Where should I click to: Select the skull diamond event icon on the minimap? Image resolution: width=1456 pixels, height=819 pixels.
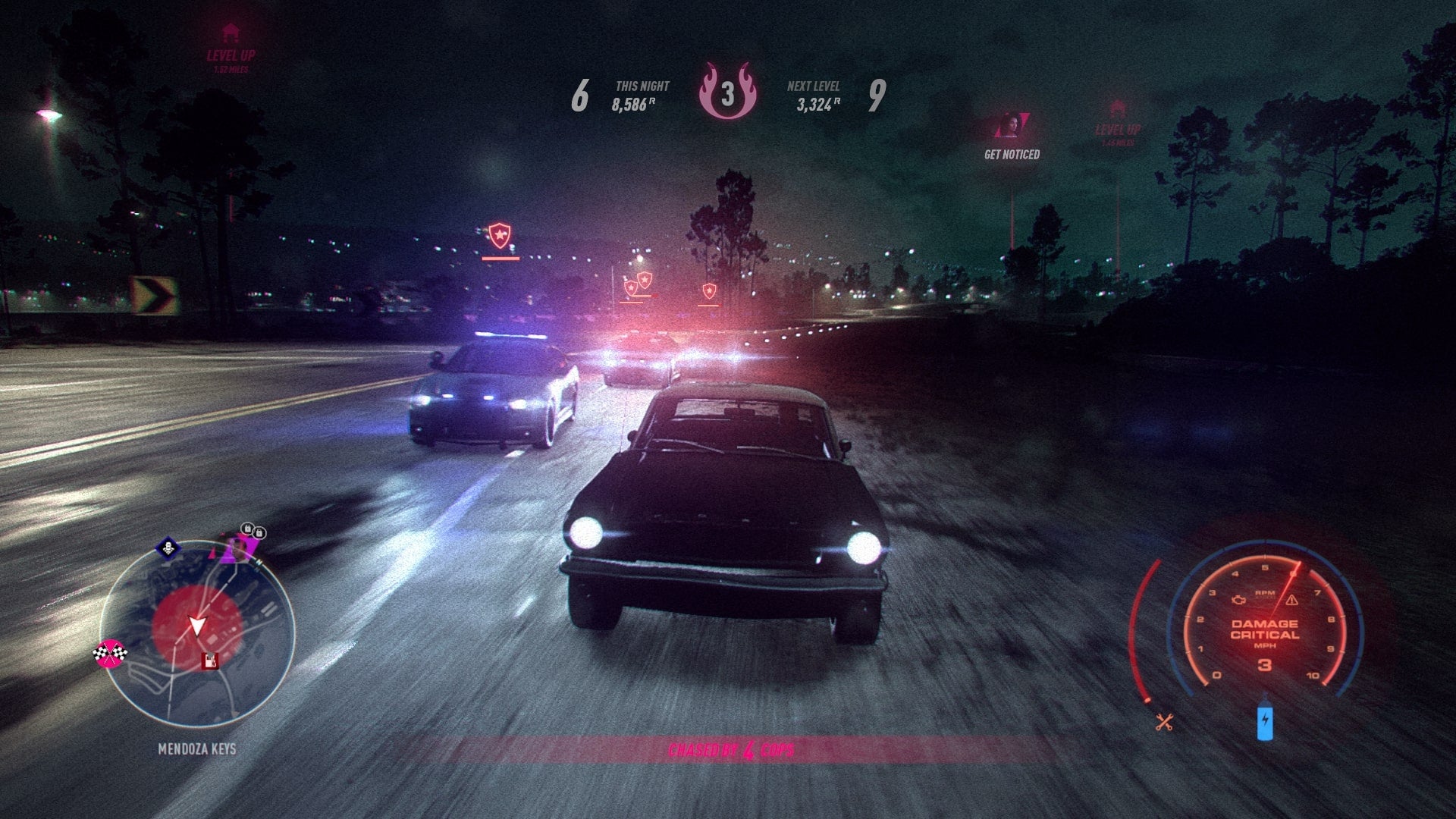pyautogui.click(x=168, y=547)
